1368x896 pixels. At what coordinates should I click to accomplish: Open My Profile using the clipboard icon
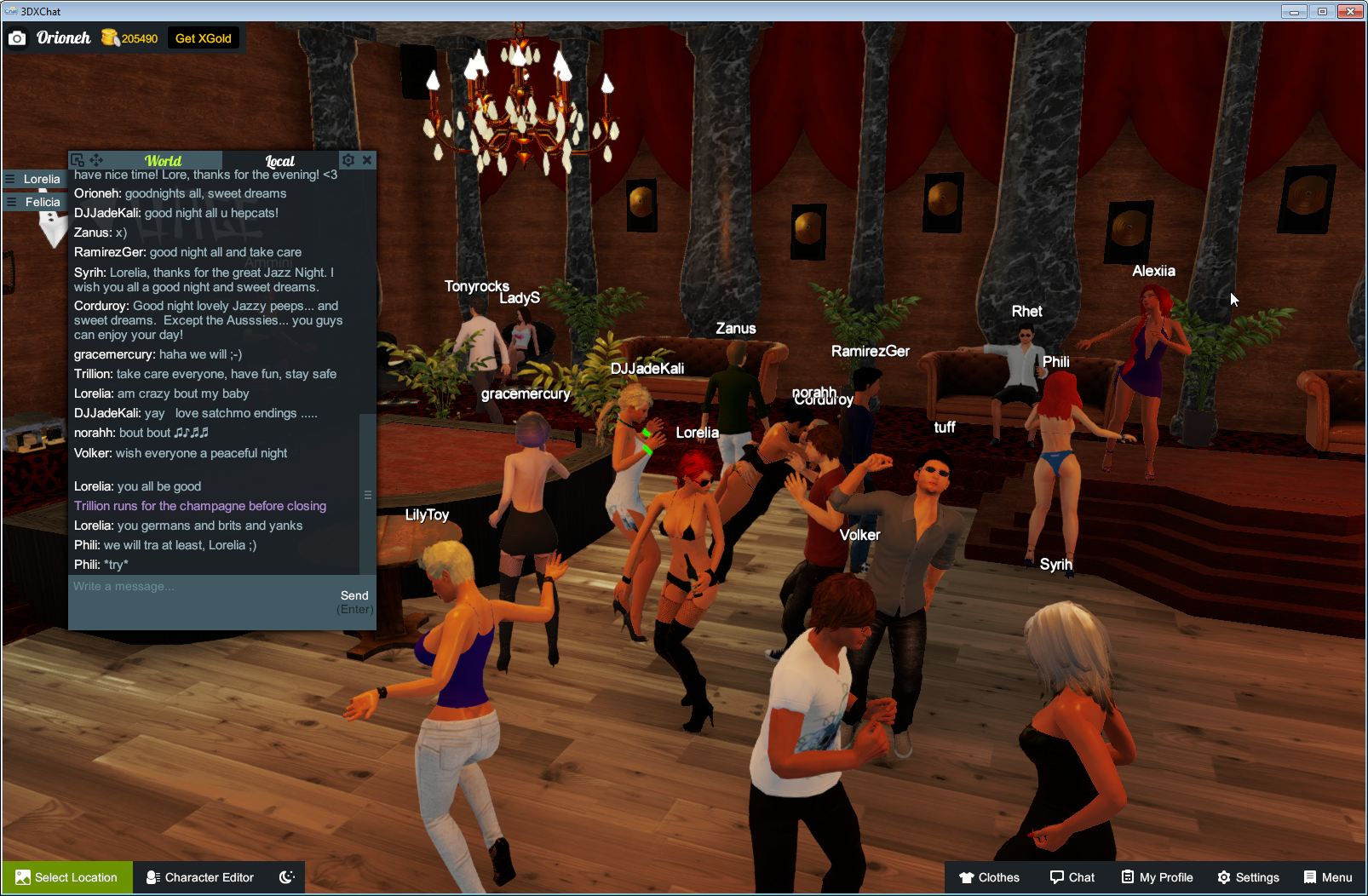pyautogui.click(x=1129, y=877)
